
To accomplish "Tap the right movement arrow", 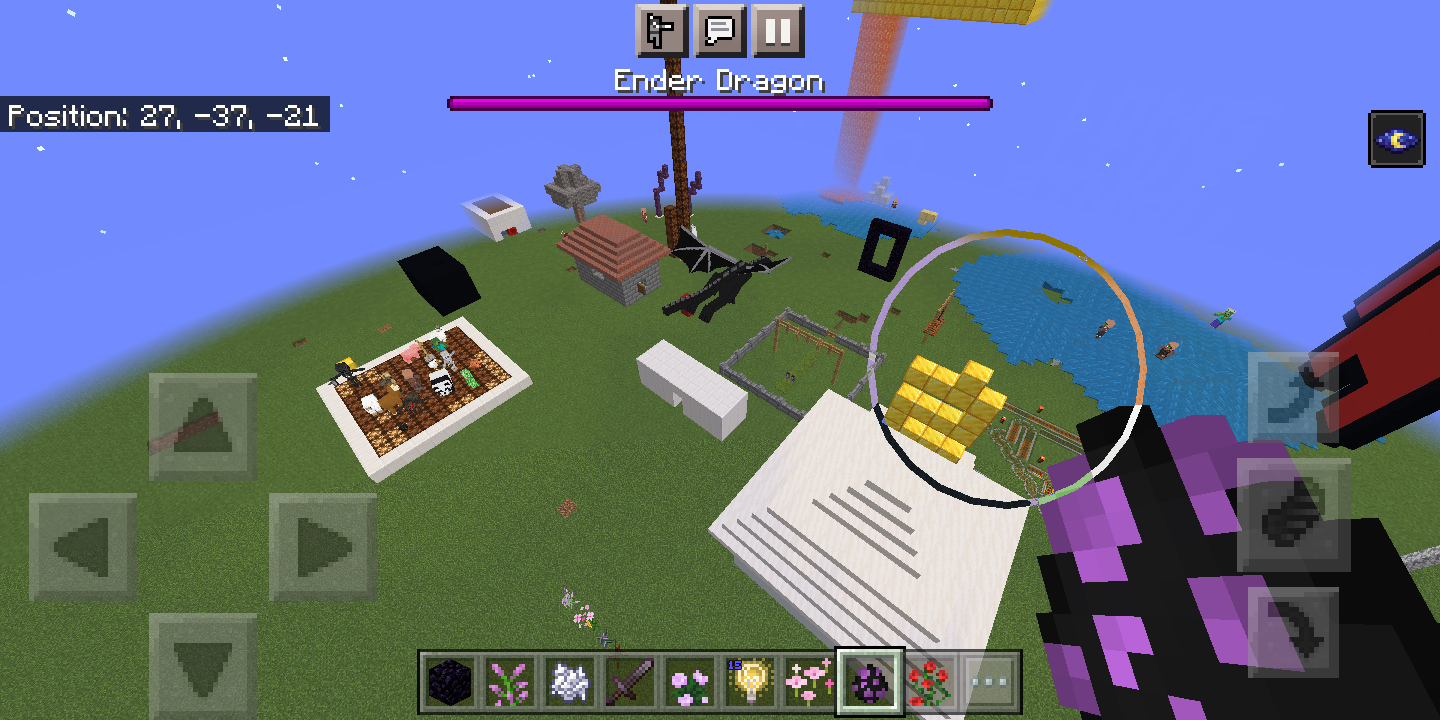I will [320, 545].
